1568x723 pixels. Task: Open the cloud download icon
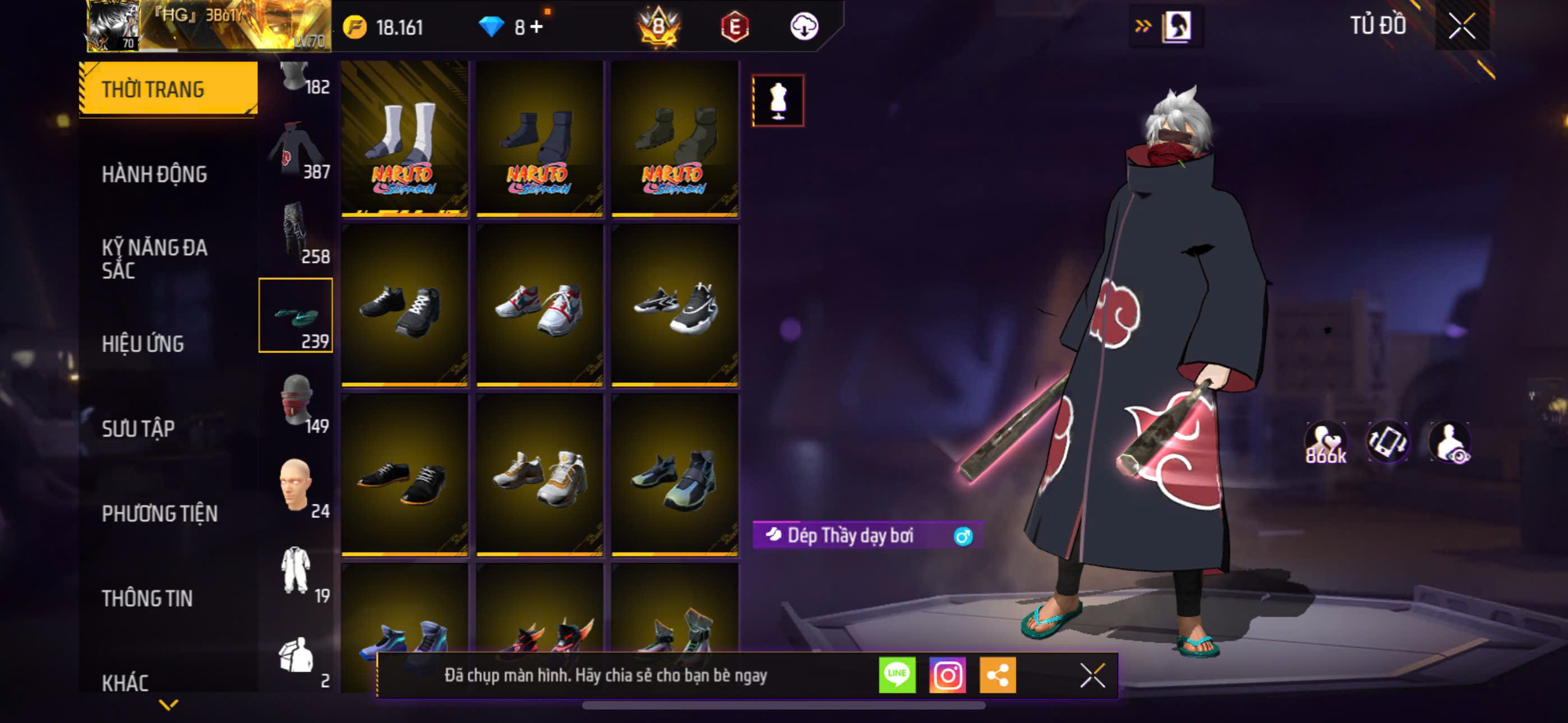click(804, 27)
